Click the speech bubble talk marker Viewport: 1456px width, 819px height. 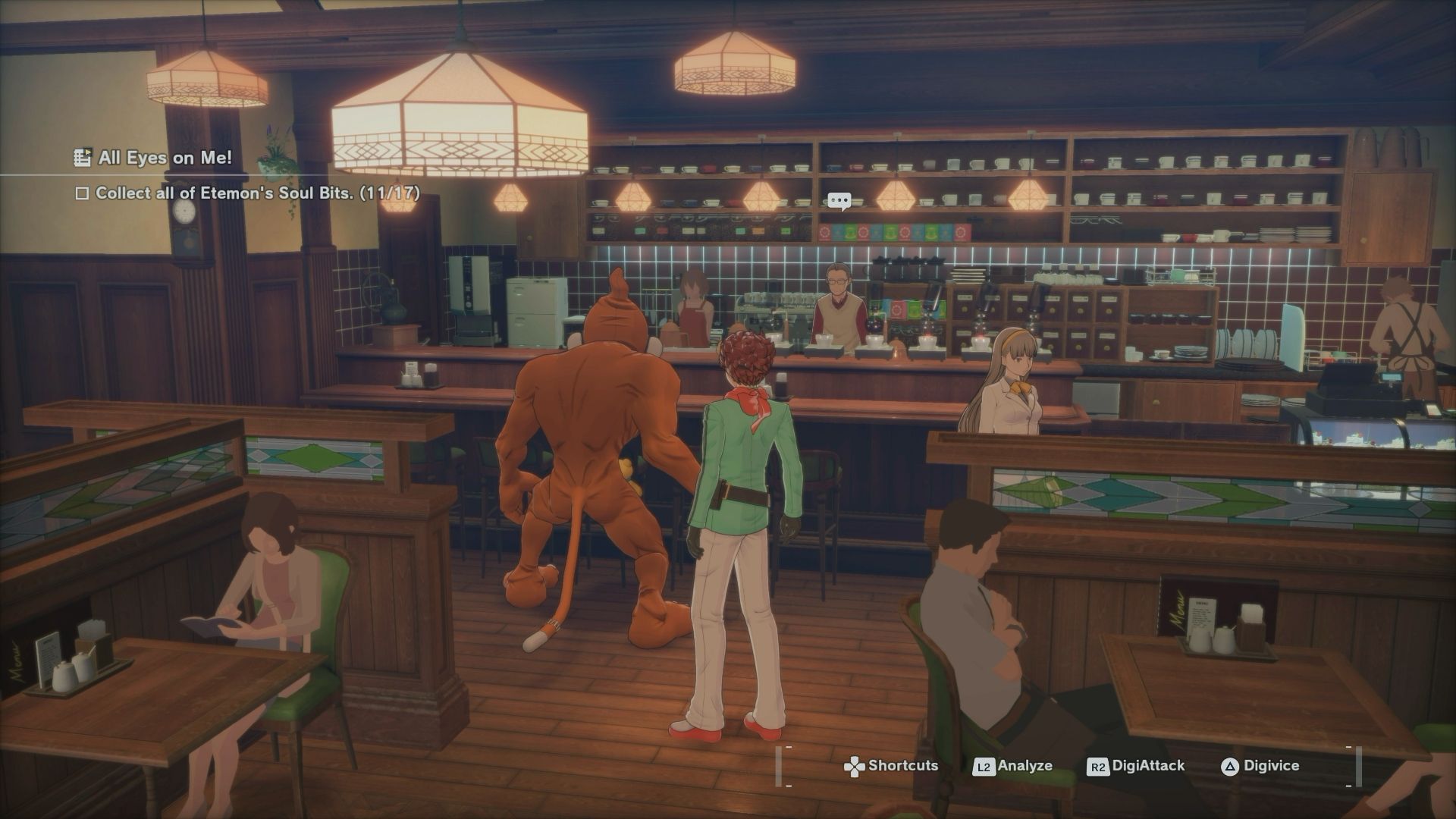[x=839, y=201]
